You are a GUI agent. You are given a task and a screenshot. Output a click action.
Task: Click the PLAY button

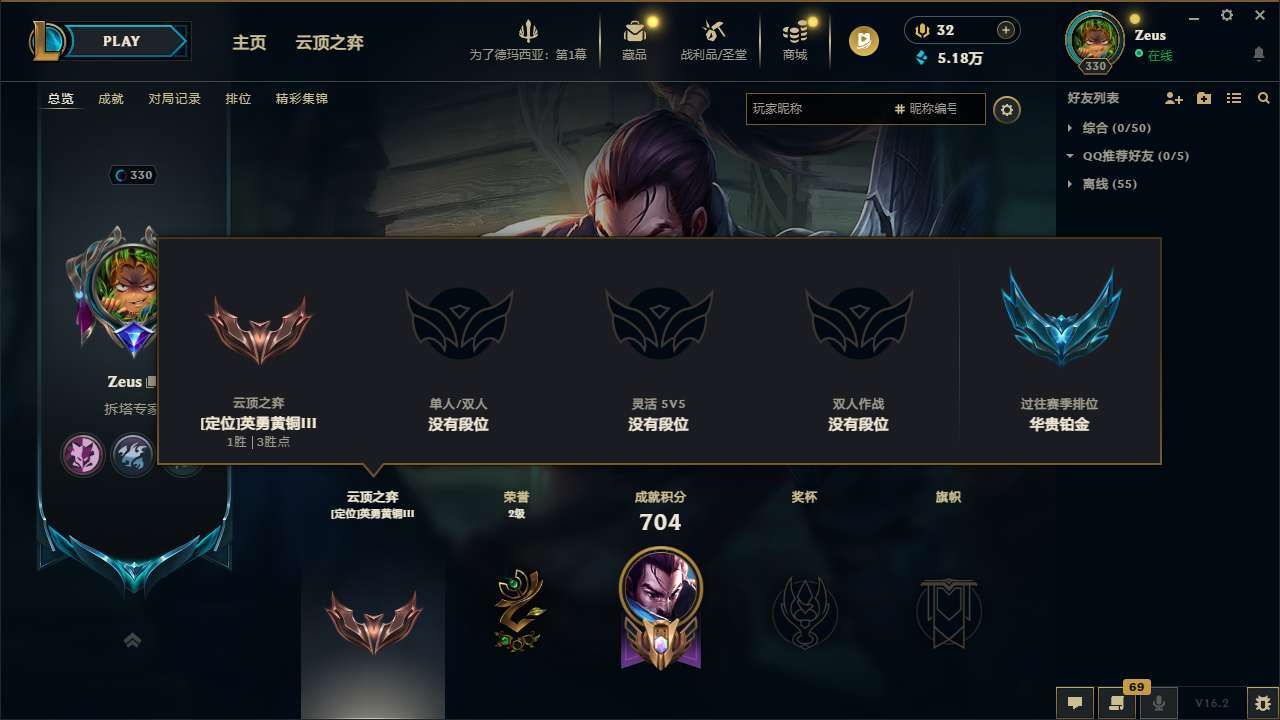[x=122, y=41]
